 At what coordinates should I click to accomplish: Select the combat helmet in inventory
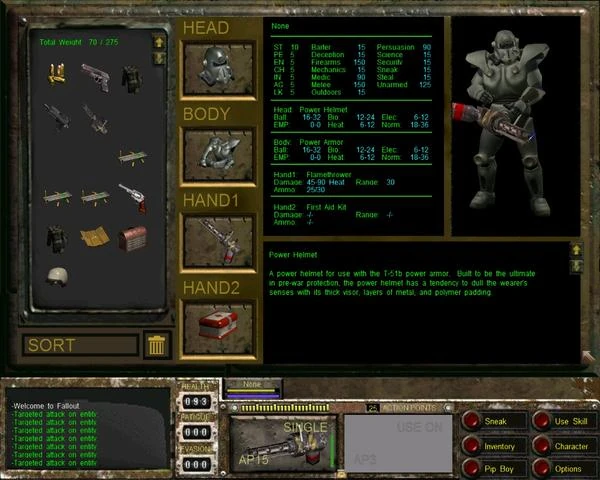tap(56, 277)
